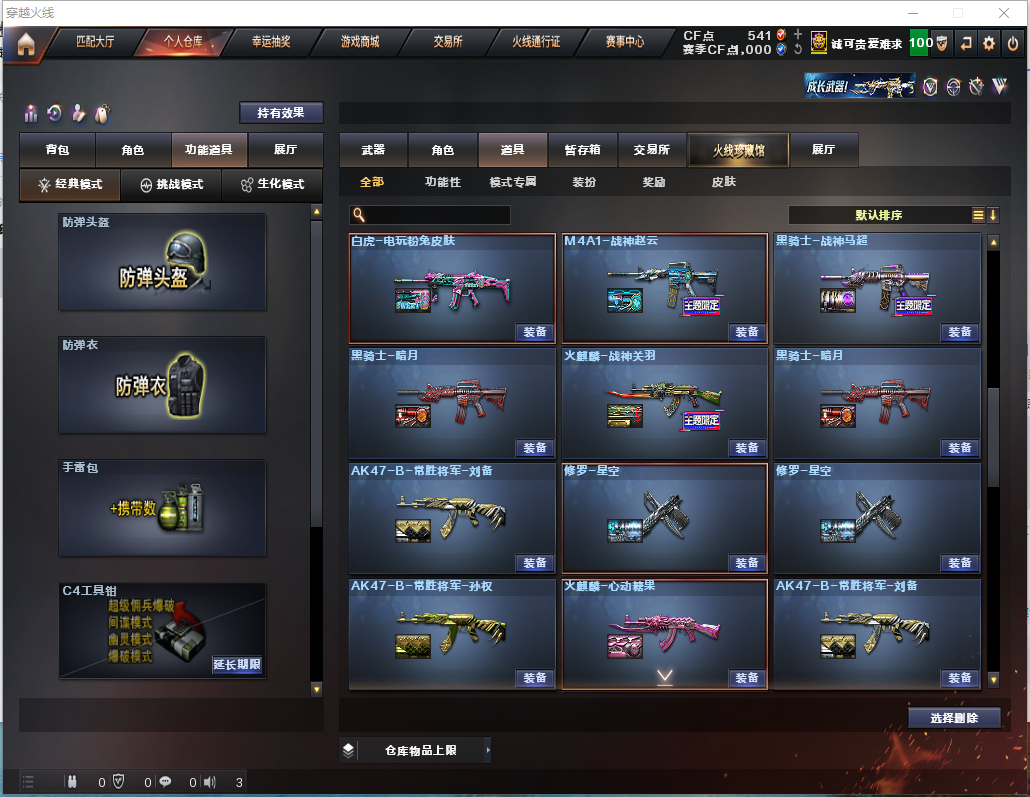Open the 火线通行证 battle pass tab
This screenshot has width=1030, height=797.
pos(536,42)
